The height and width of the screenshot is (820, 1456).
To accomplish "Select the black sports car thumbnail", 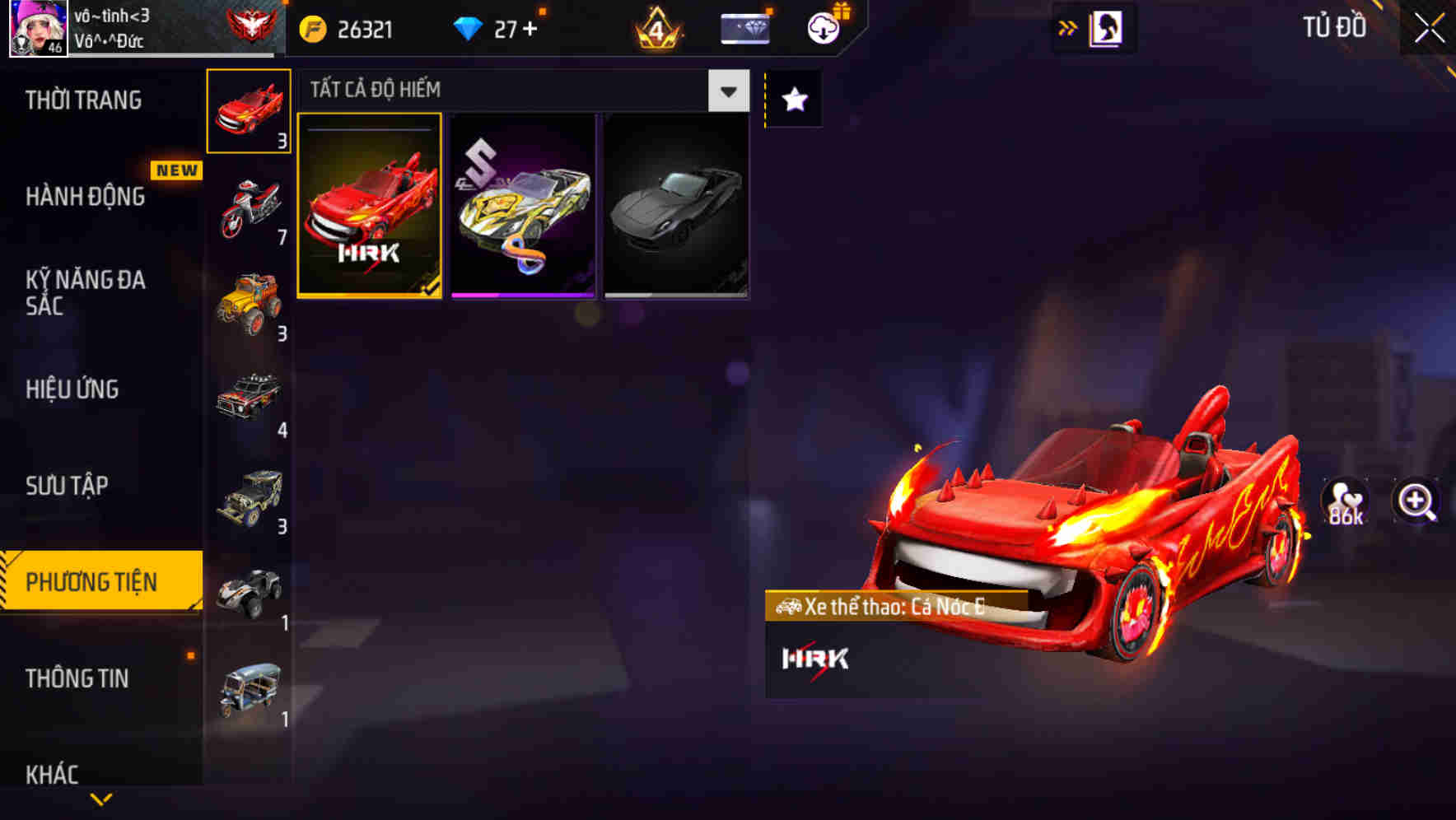I will [x=675, y=204].
